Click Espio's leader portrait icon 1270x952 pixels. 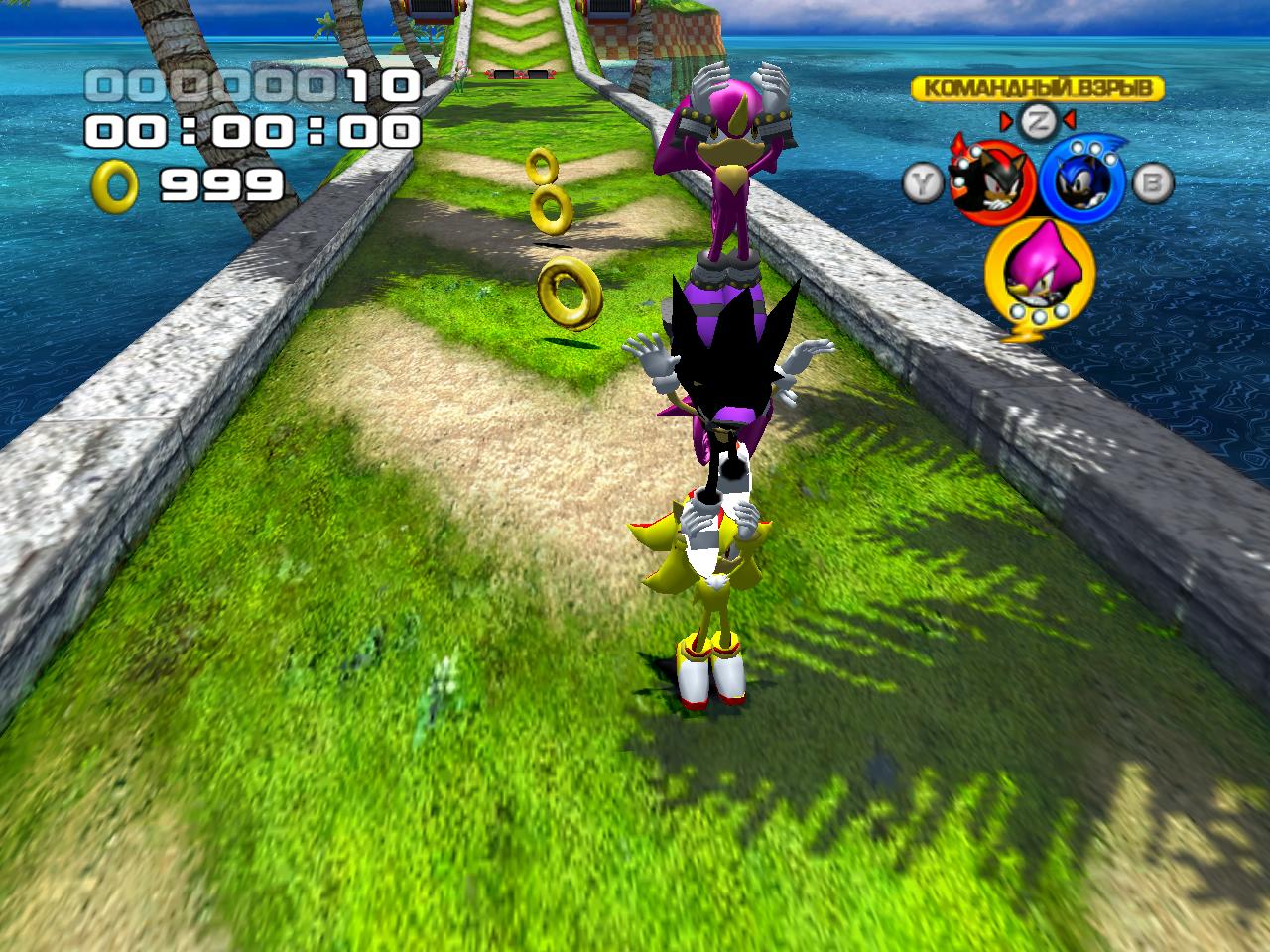pyautogui.click(x=1038, y=268)
